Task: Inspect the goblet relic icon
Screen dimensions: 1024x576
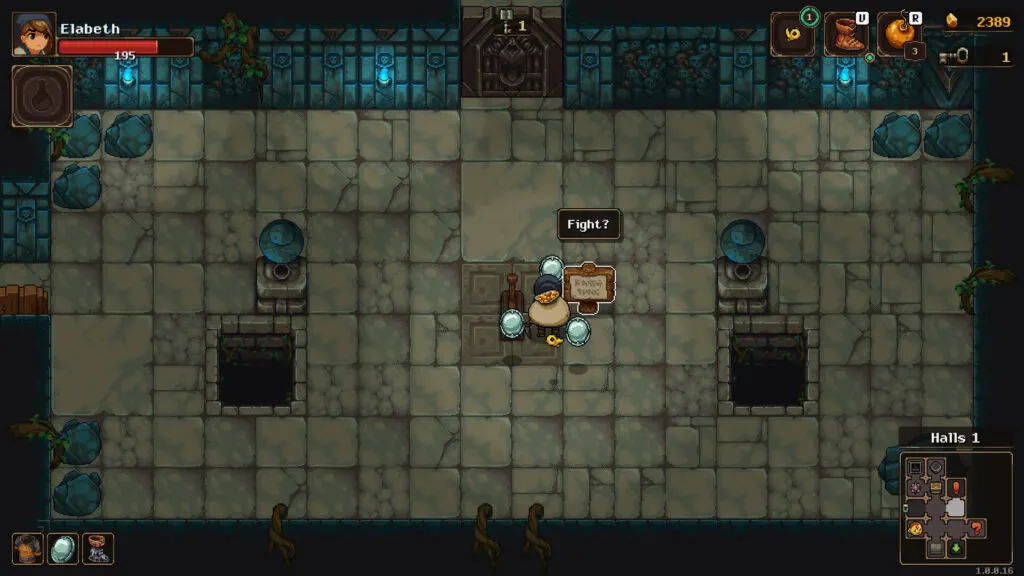Action: 98,548
